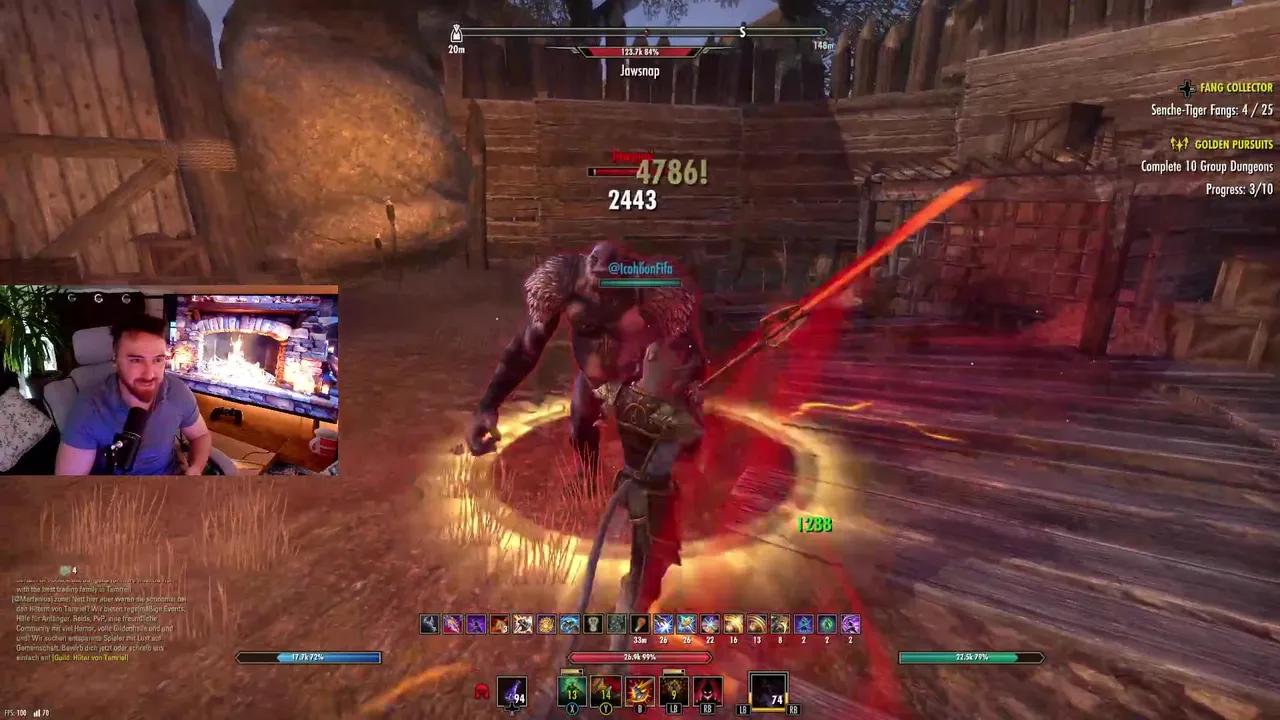Screen dimensions: 1280x720
Task: Click the food buff icon with 33m timer
Action: tap(639, 624)
